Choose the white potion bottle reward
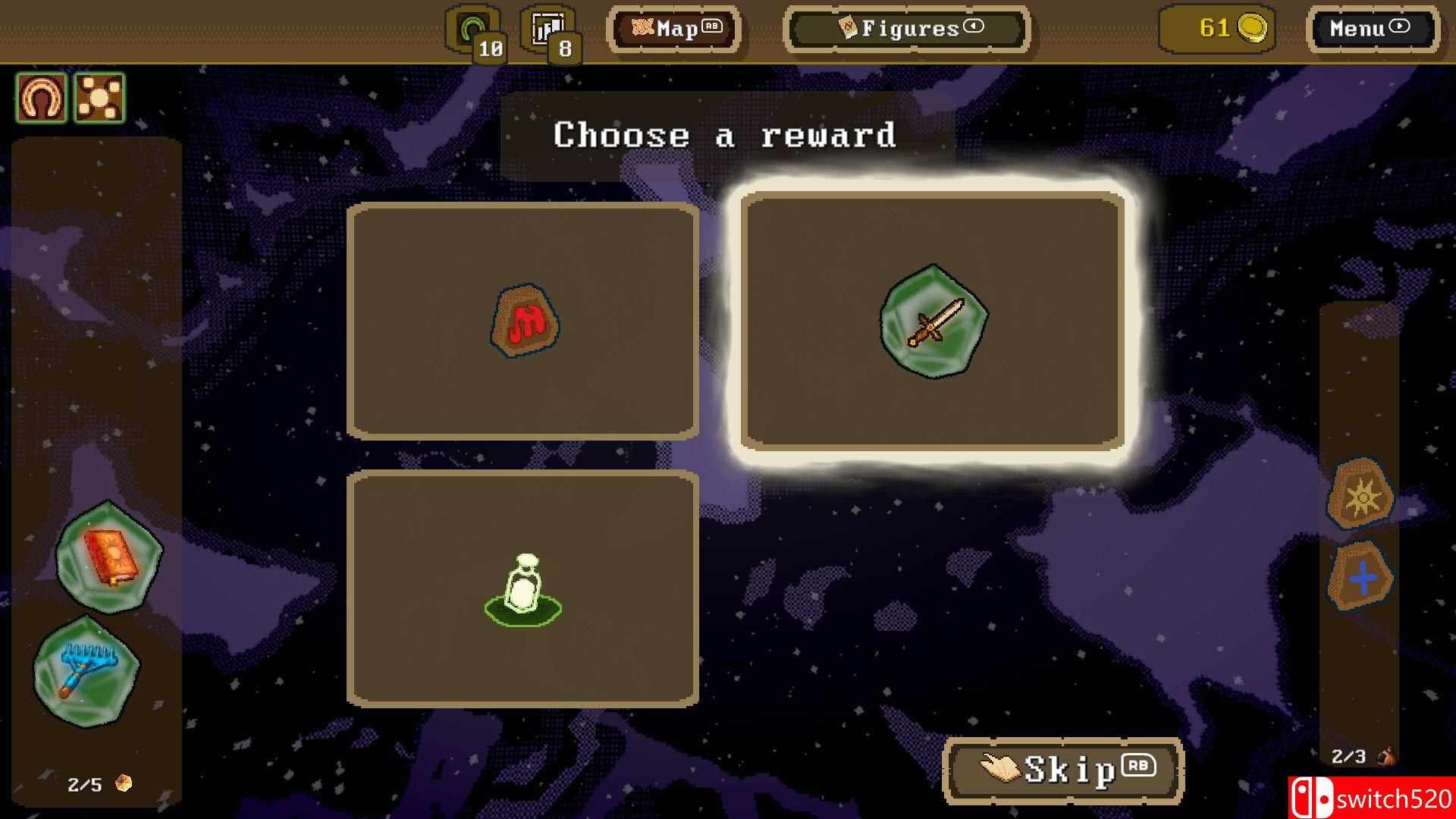The height and width of the screenshot is (819, 1456). tap(523, 589)
